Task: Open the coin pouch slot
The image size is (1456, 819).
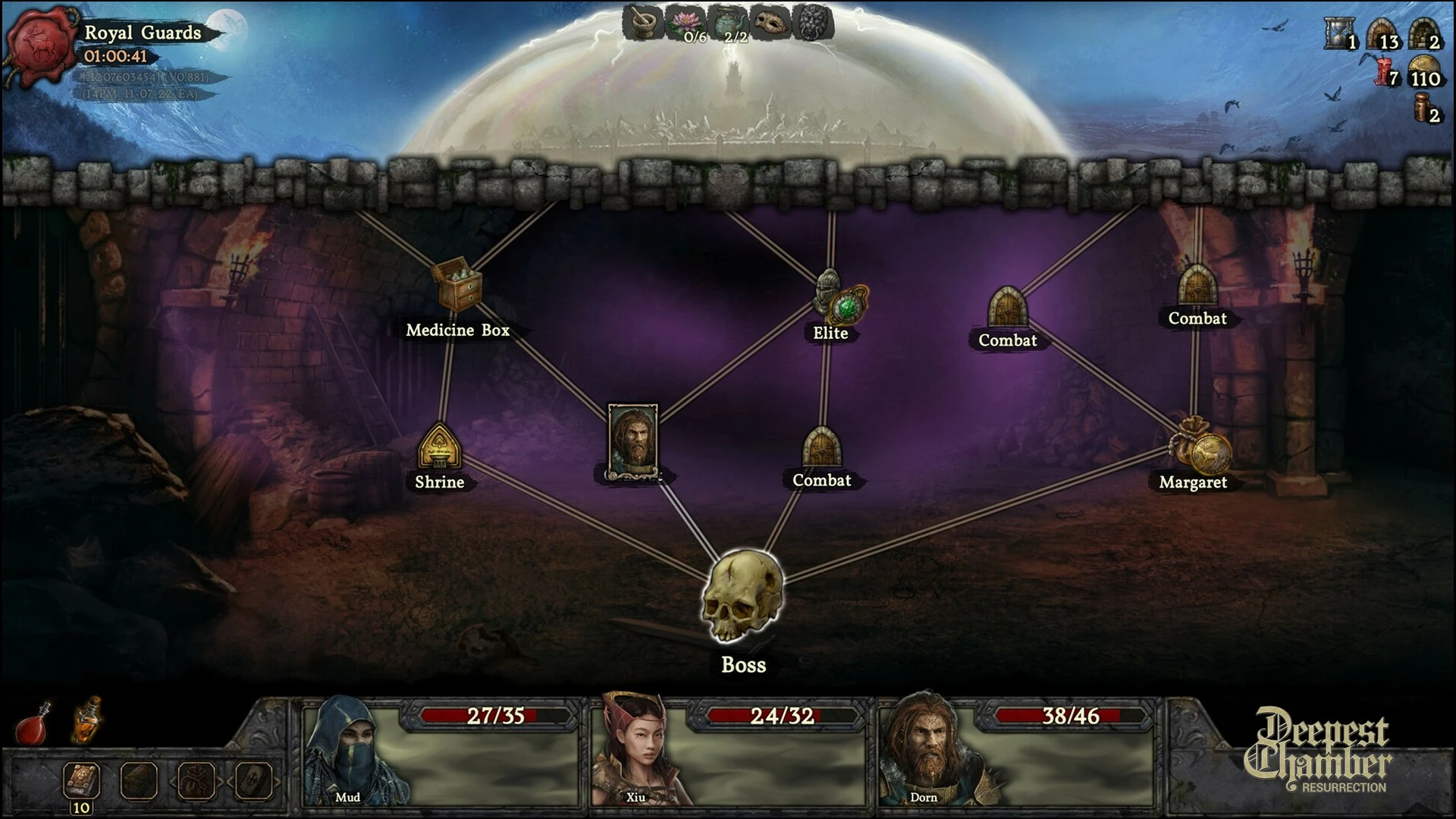Action: click(196, 779)
